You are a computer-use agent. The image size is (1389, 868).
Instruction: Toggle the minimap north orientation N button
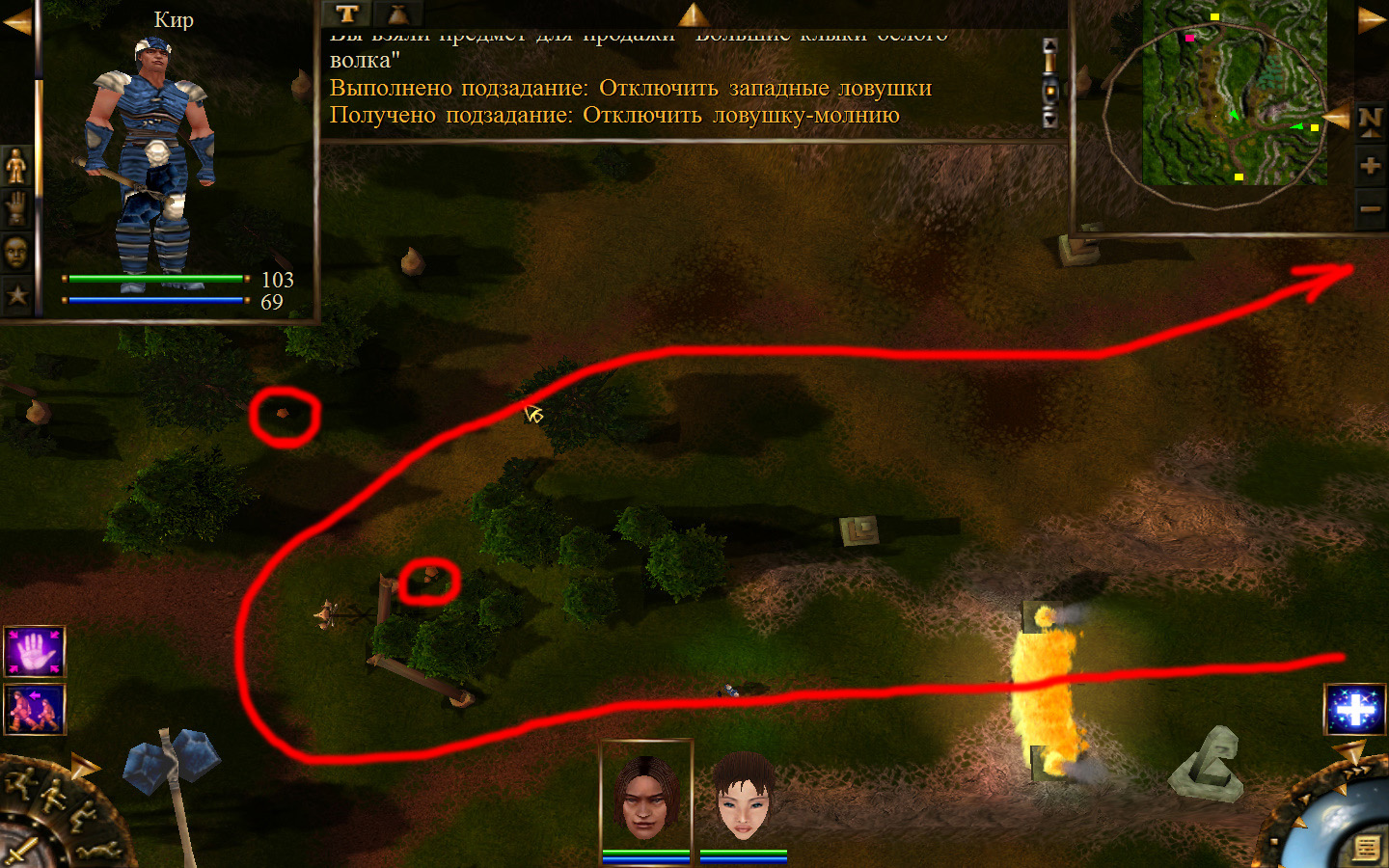click(x=1370, y=121)
